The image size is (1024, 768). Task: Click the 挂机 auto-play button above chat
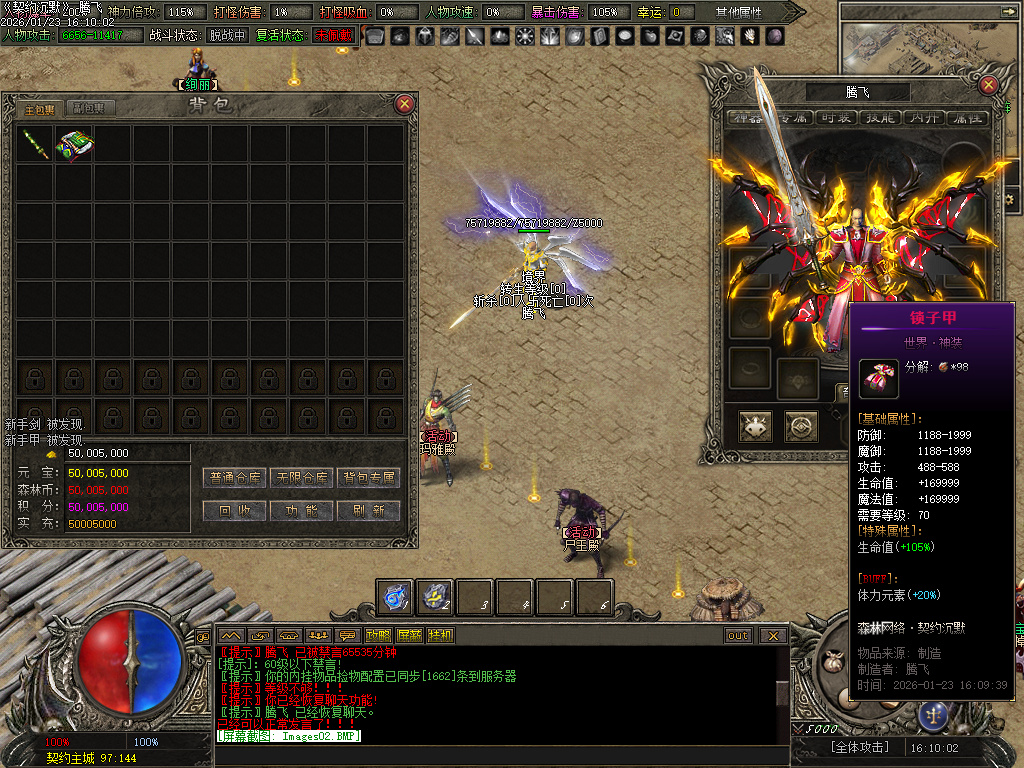coord(440,635)
